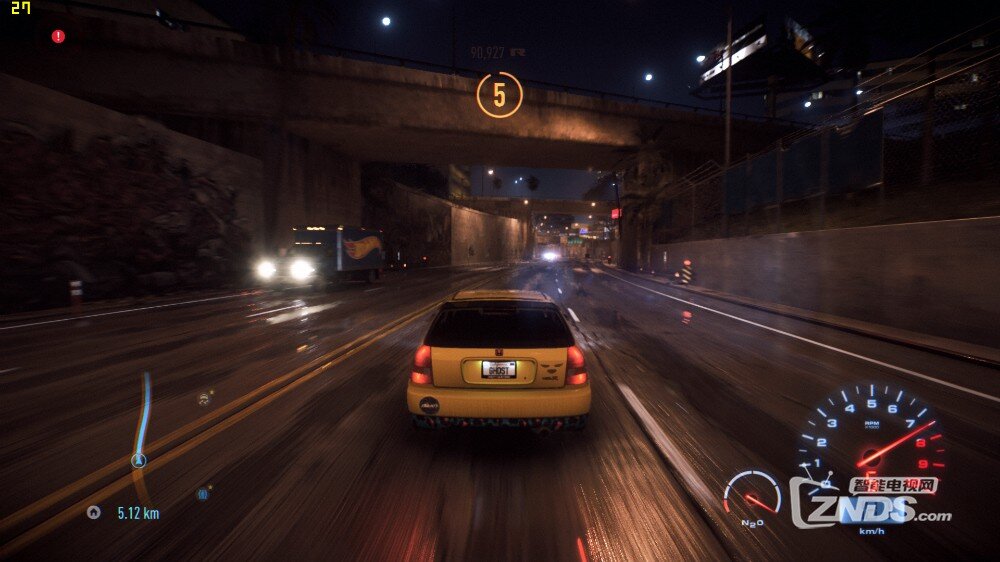
Task: Select the blue event marker on the map
Action: (203, 493)
